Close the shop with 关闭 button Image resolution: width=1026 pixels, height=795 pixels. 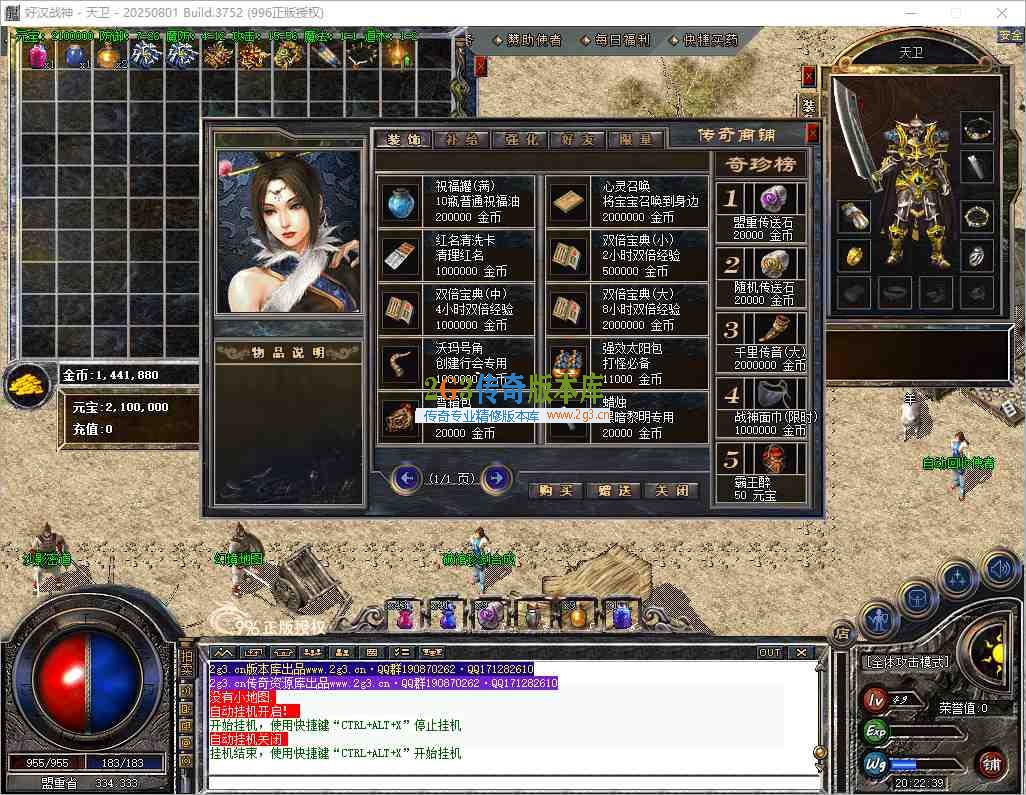click(671, 490)
